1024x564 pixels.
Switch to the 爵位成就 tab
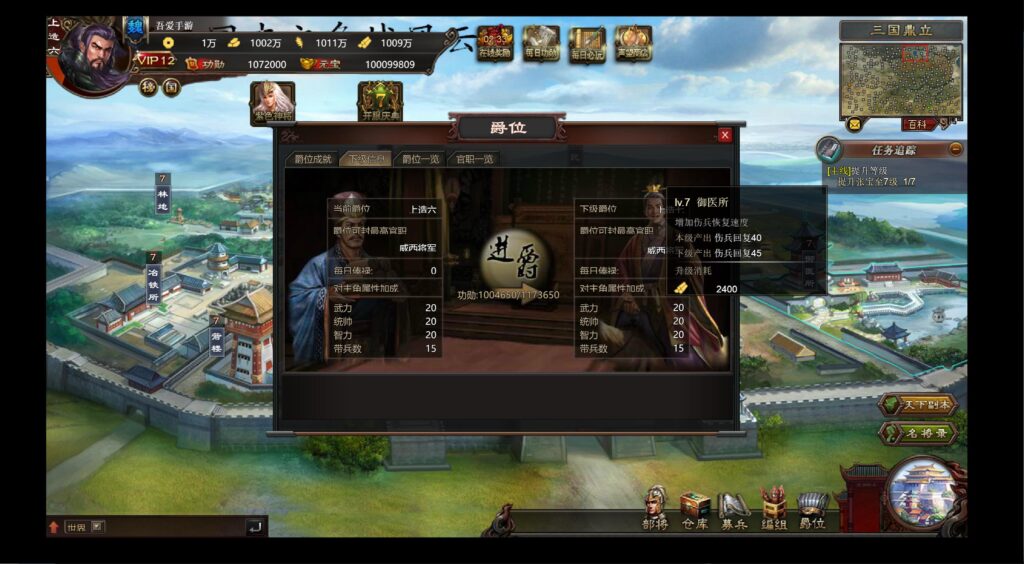tap(312, 159)
